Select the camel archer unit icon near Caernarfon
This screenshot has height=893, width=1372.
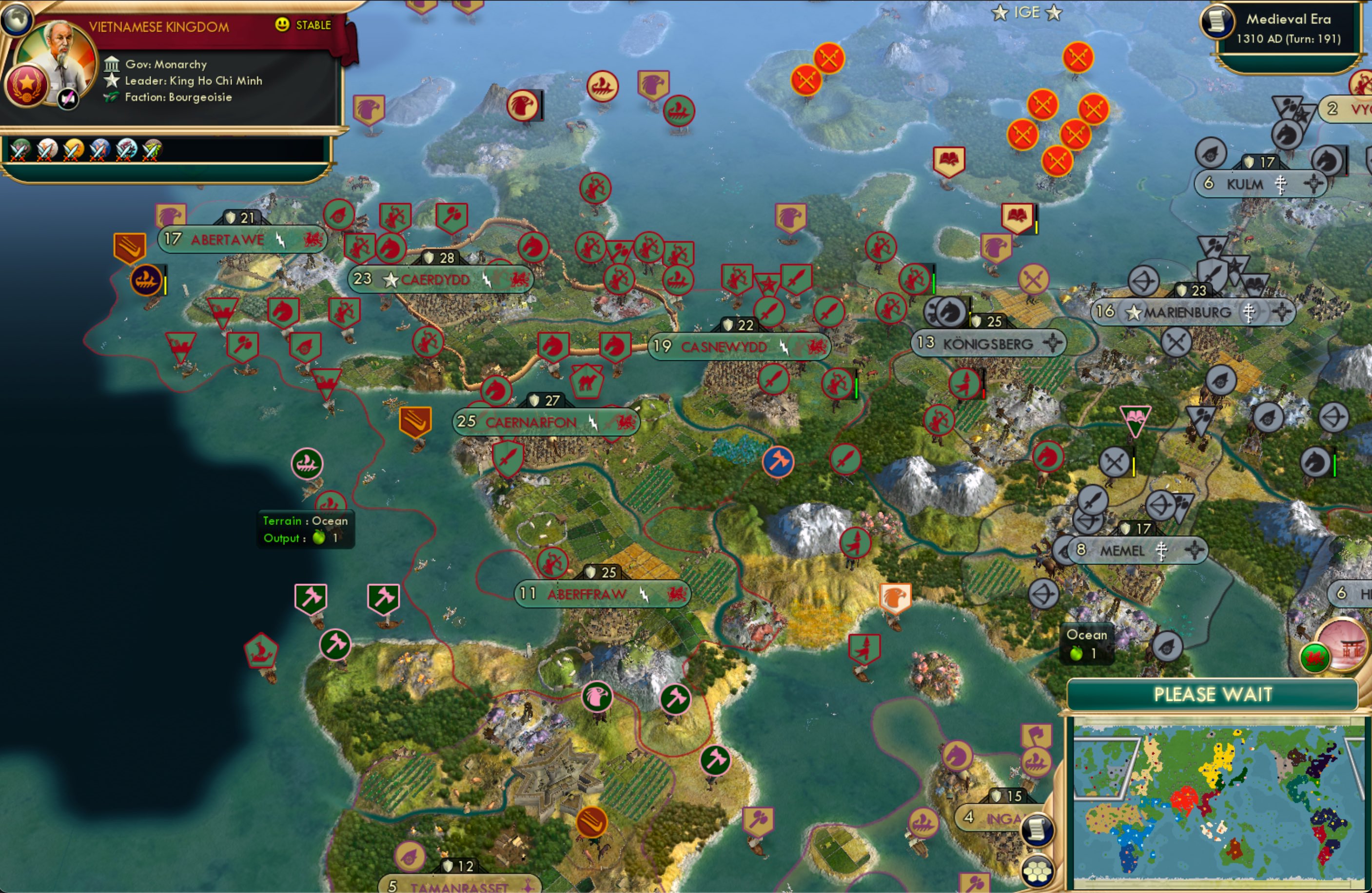point(588,381)
